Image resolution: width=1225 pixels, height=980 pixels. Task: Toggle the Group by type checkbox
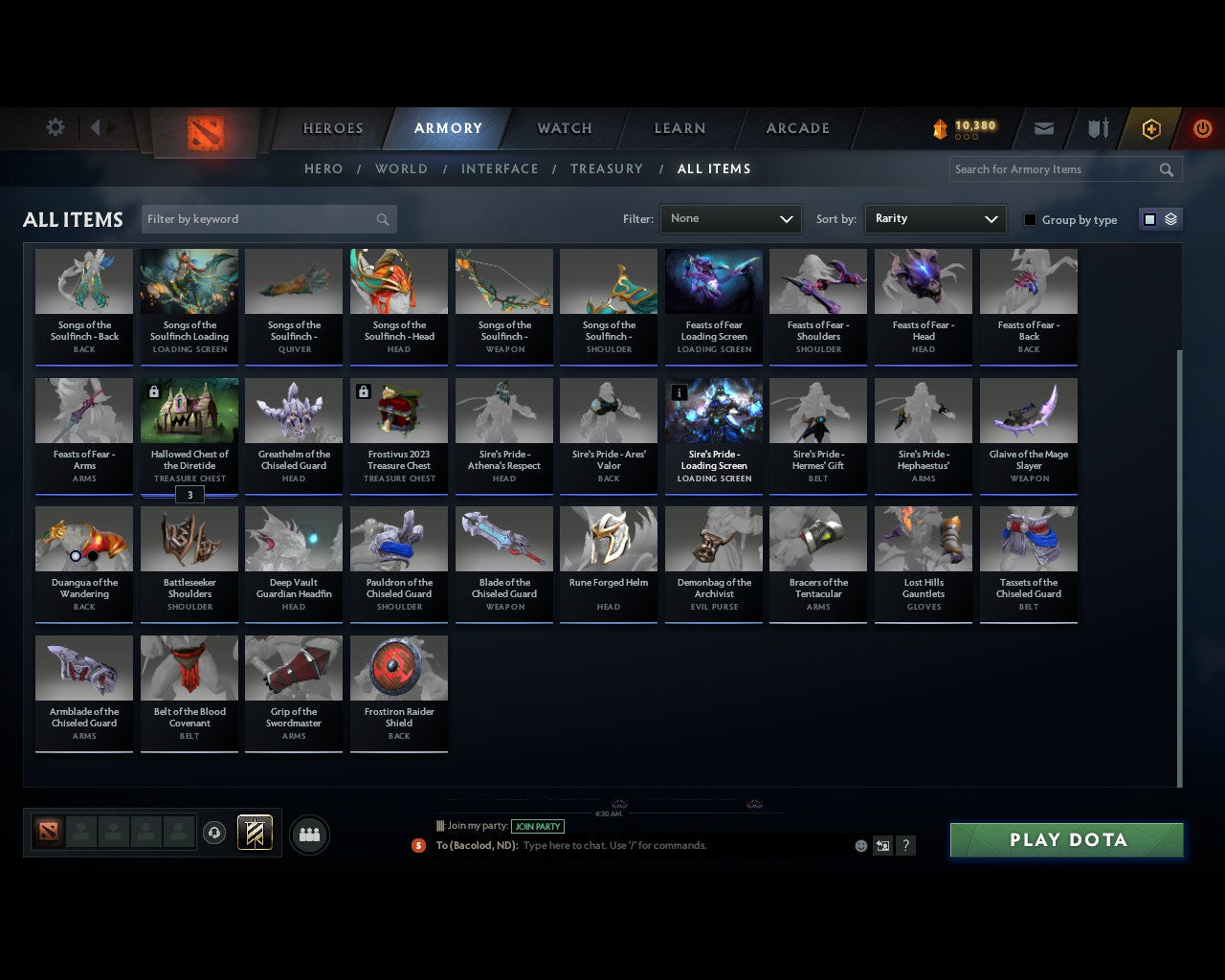click(x=1030, y=219)
